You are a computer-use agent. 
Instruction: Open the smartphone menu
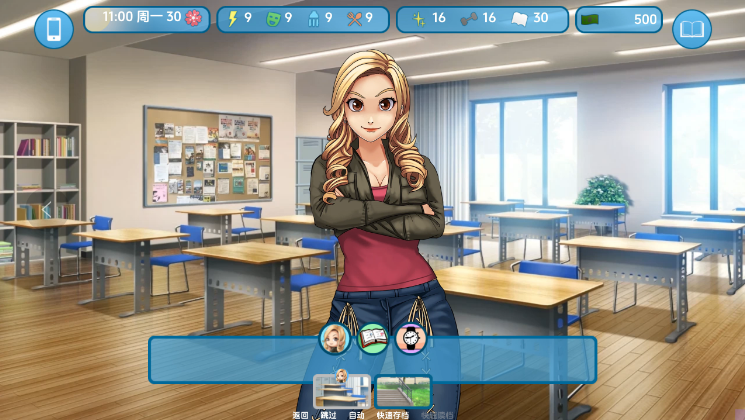point(54,29)
